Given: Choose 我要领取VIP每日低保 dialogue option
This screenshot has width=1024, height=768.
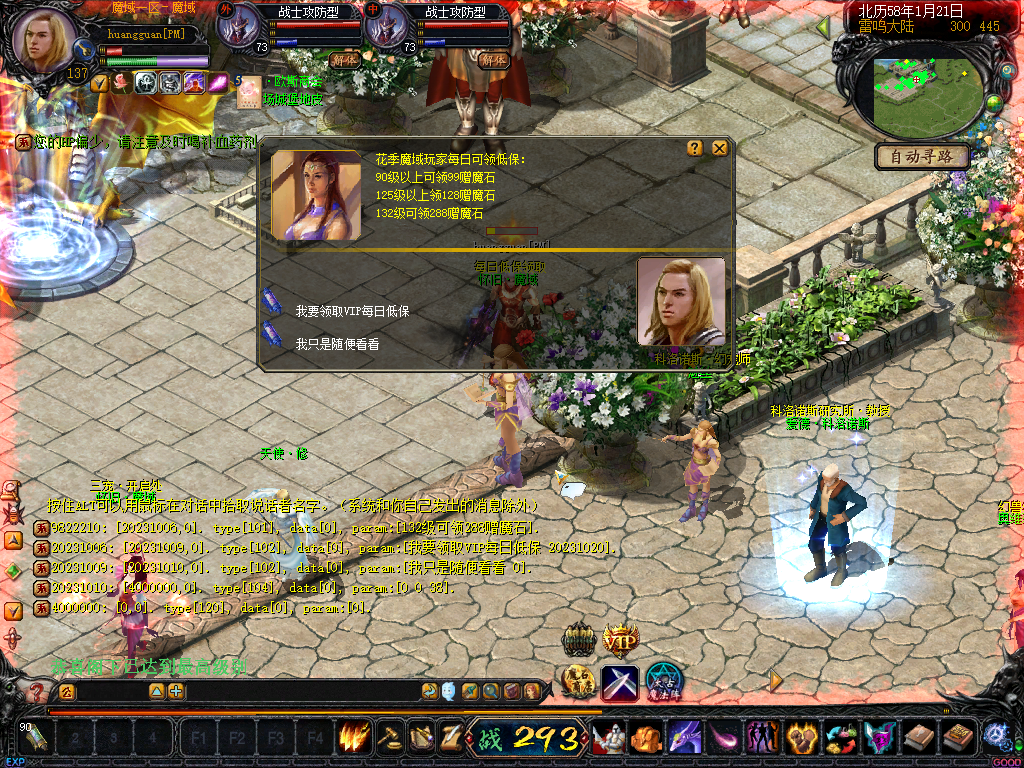Looking at the screenshot, I should tap(352, 311).
